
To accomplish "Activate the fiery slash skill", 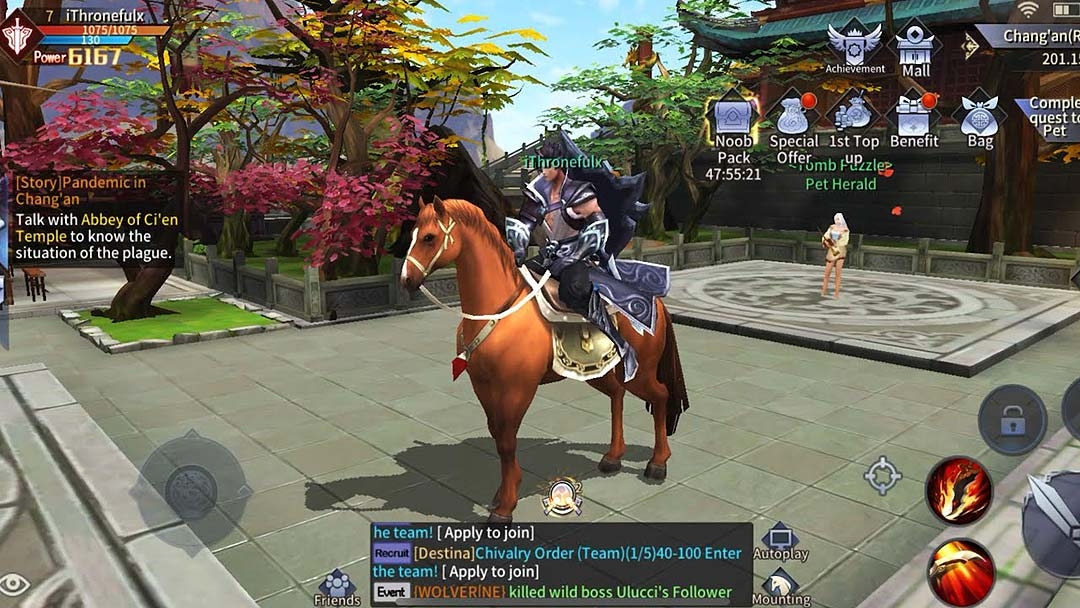I will click(958, 492).
